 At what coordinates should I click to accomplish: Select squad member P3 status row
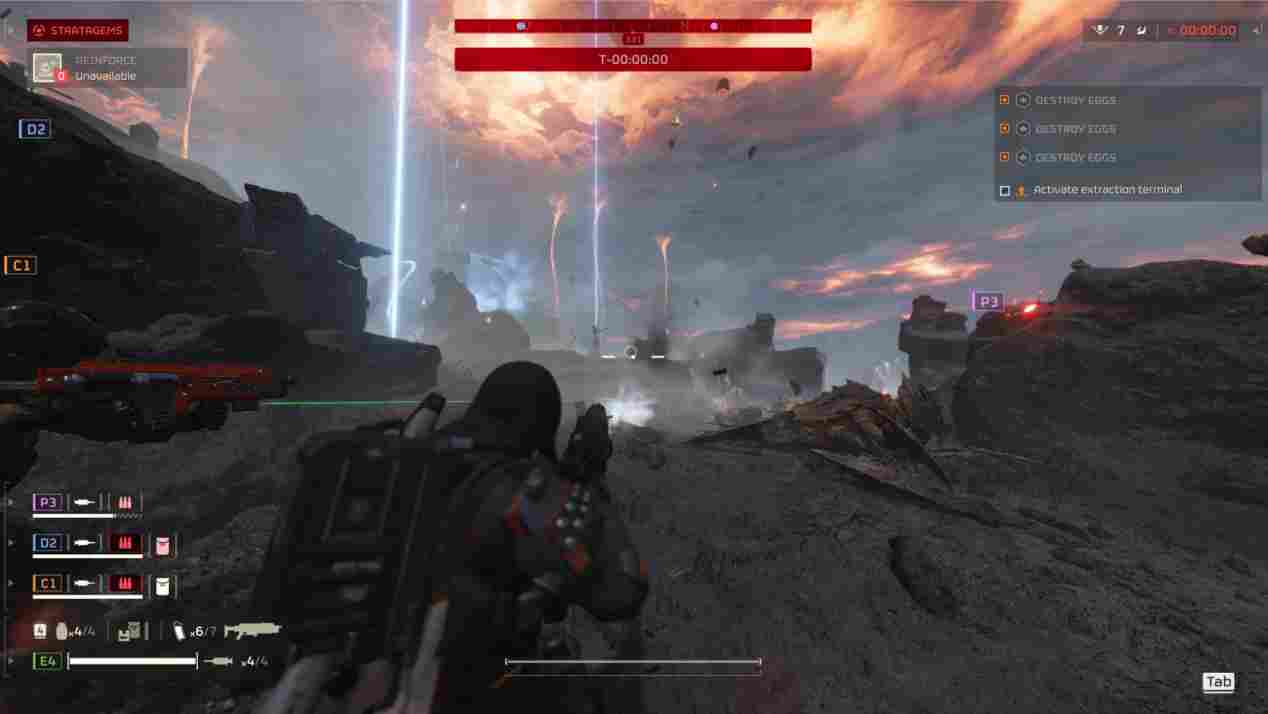[87, 503]
